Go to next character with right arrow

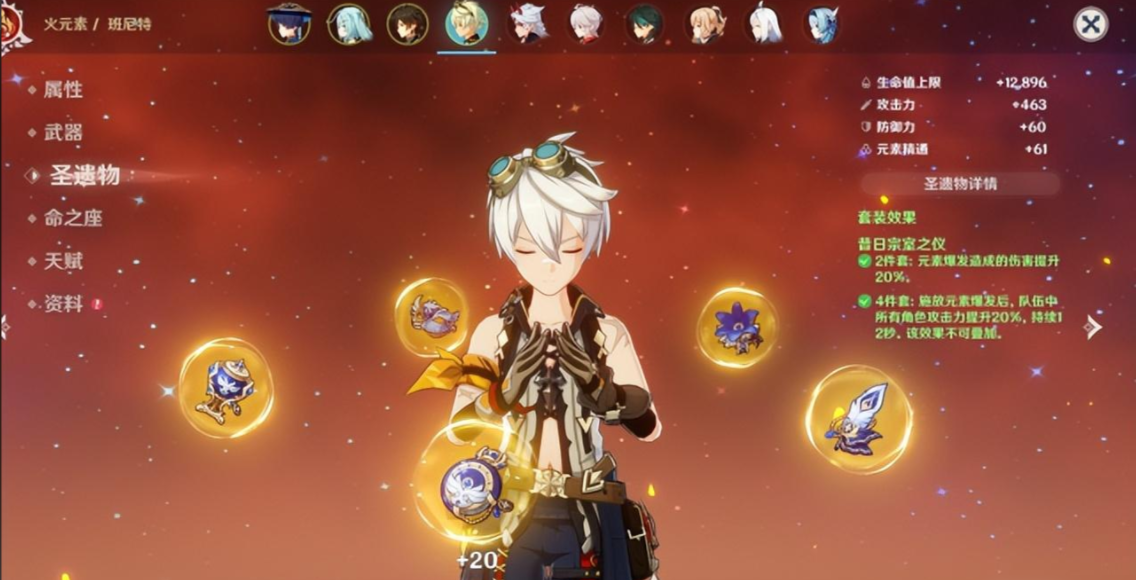coord(1093,326)
